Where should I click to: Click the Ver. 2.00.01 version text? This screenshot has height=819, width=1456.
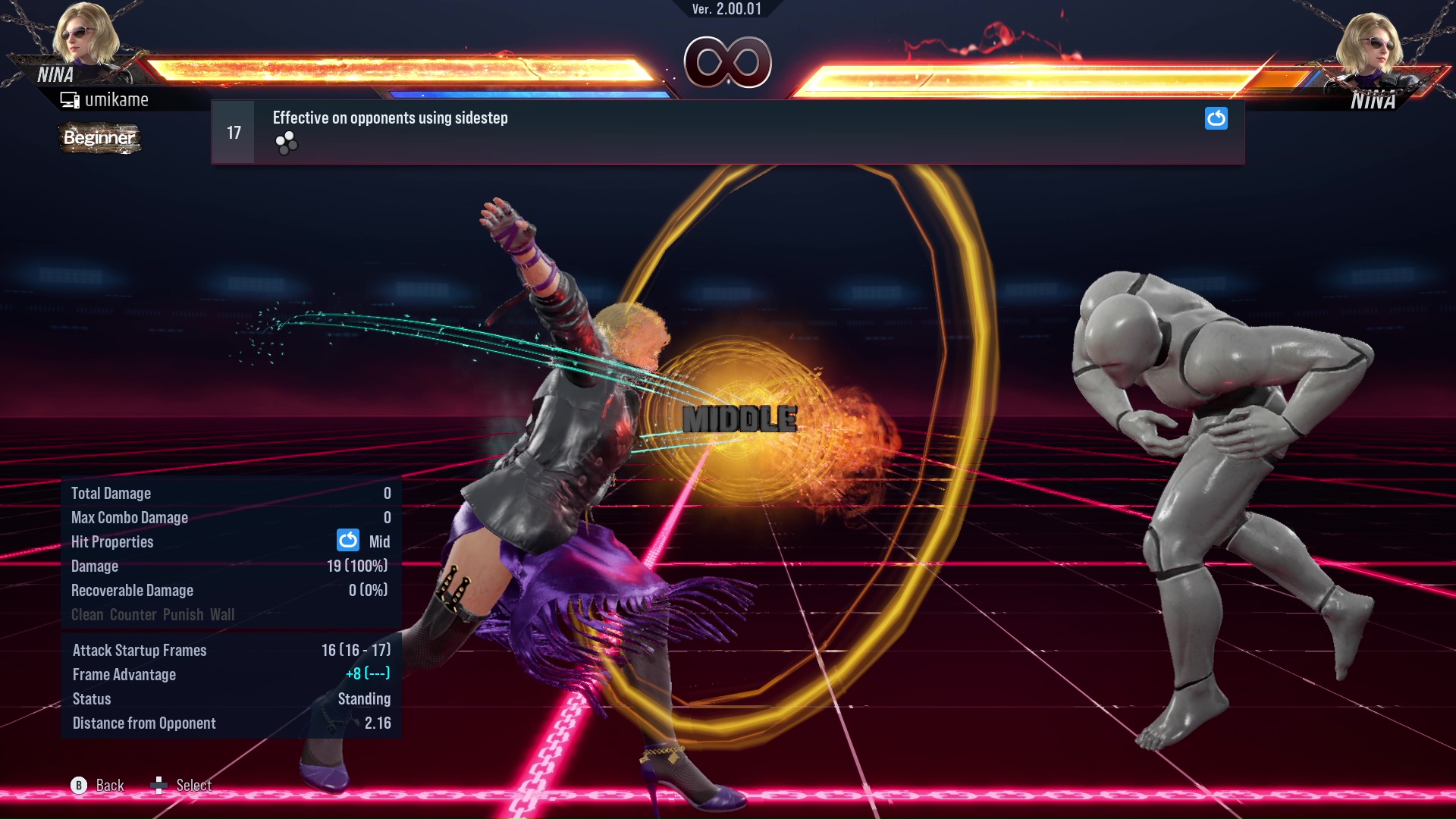pos(728,11)
